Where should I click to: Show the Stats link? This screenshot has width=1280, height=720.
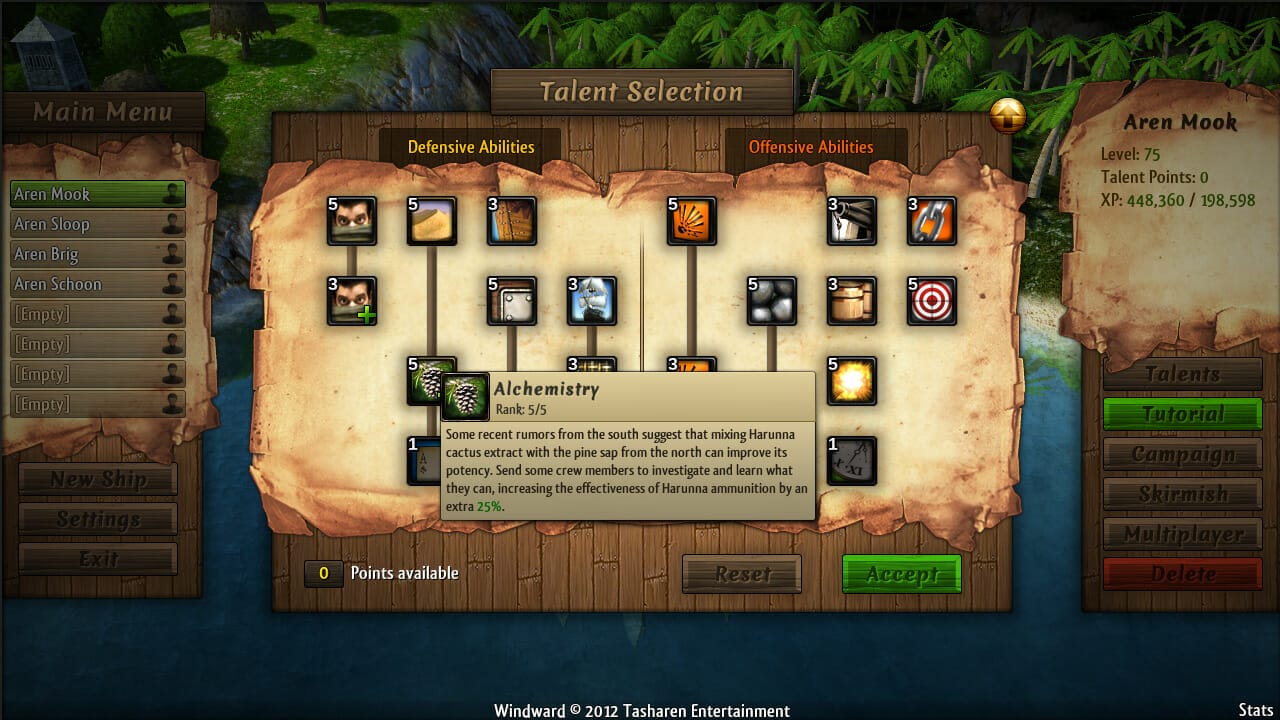pos(1256,710)
